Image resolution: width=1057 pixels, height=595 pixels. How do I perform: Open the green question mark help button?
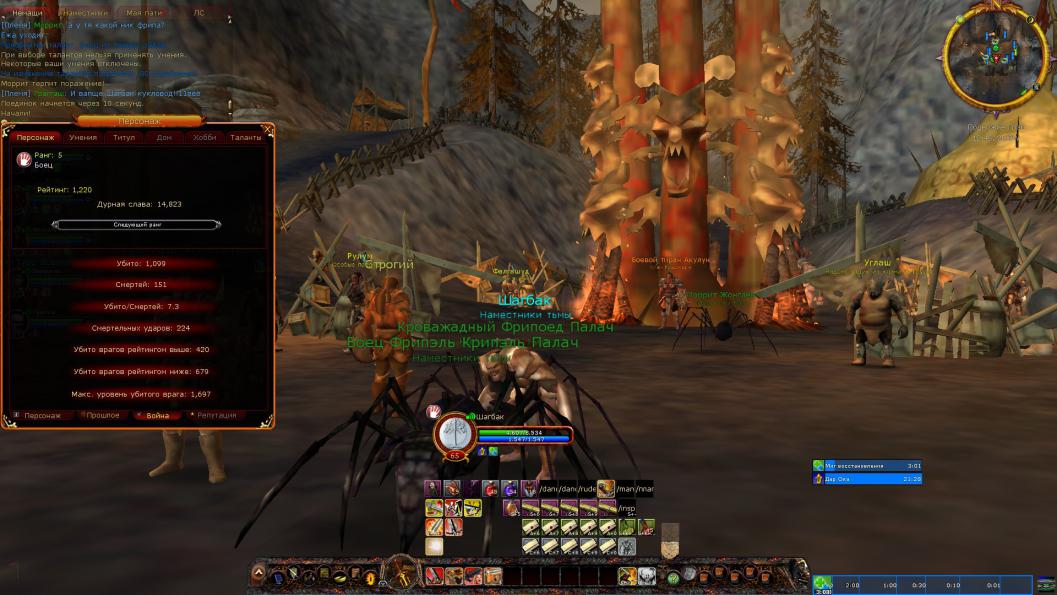(x=673, y=578)
